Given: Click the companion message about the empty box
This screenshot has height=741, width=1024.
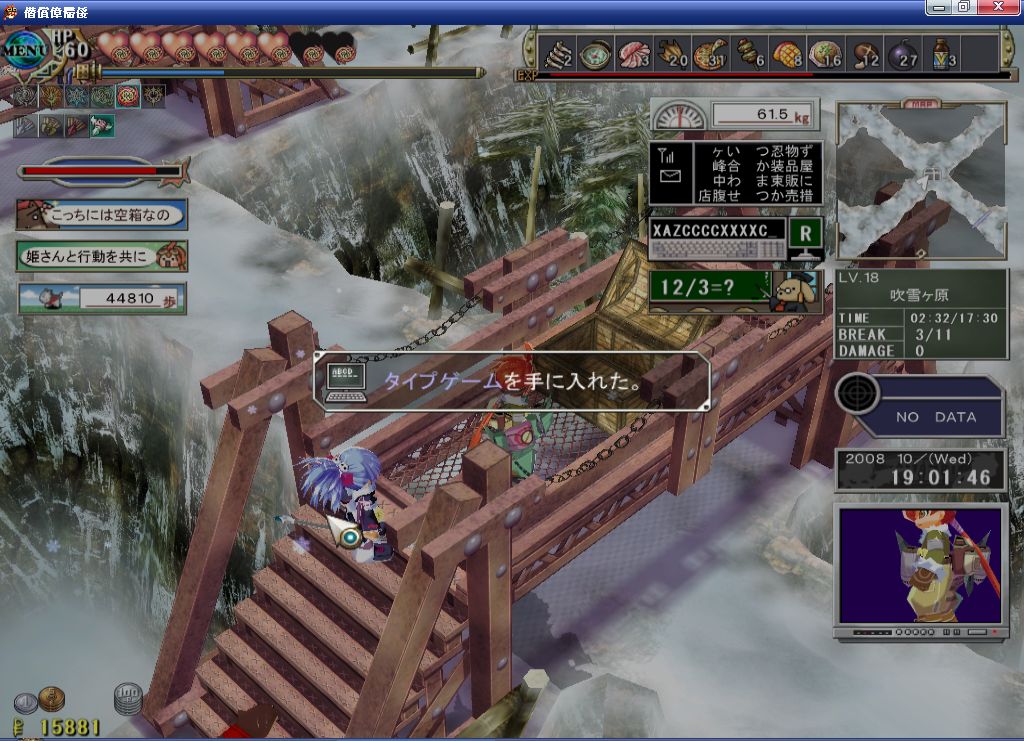Looking at the screenshot, I should click(102, 214).
